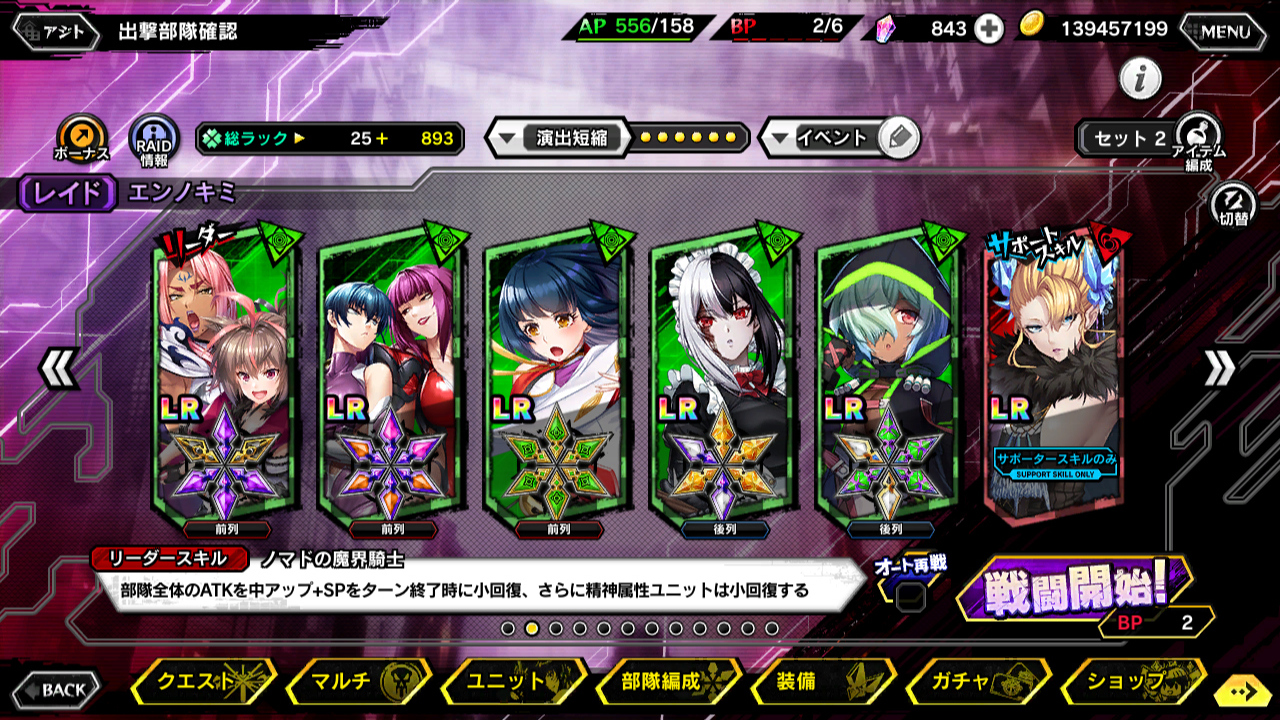
Task: Open the RAID情報 info icon
Action: coord(154,139)
